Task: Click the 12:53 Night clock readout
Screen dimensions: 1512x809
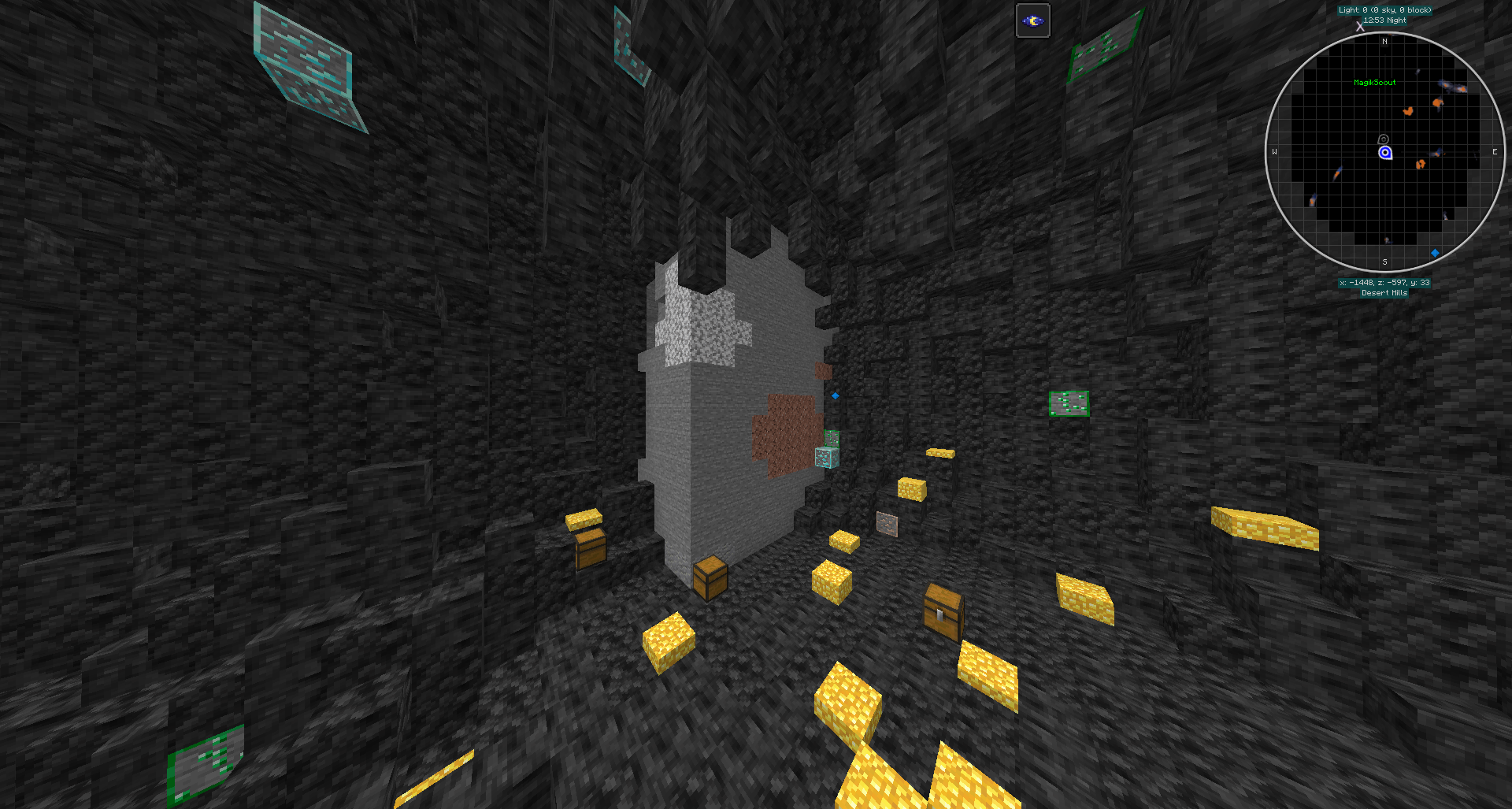Action: pyautogui.click(x=1384, y=20)
